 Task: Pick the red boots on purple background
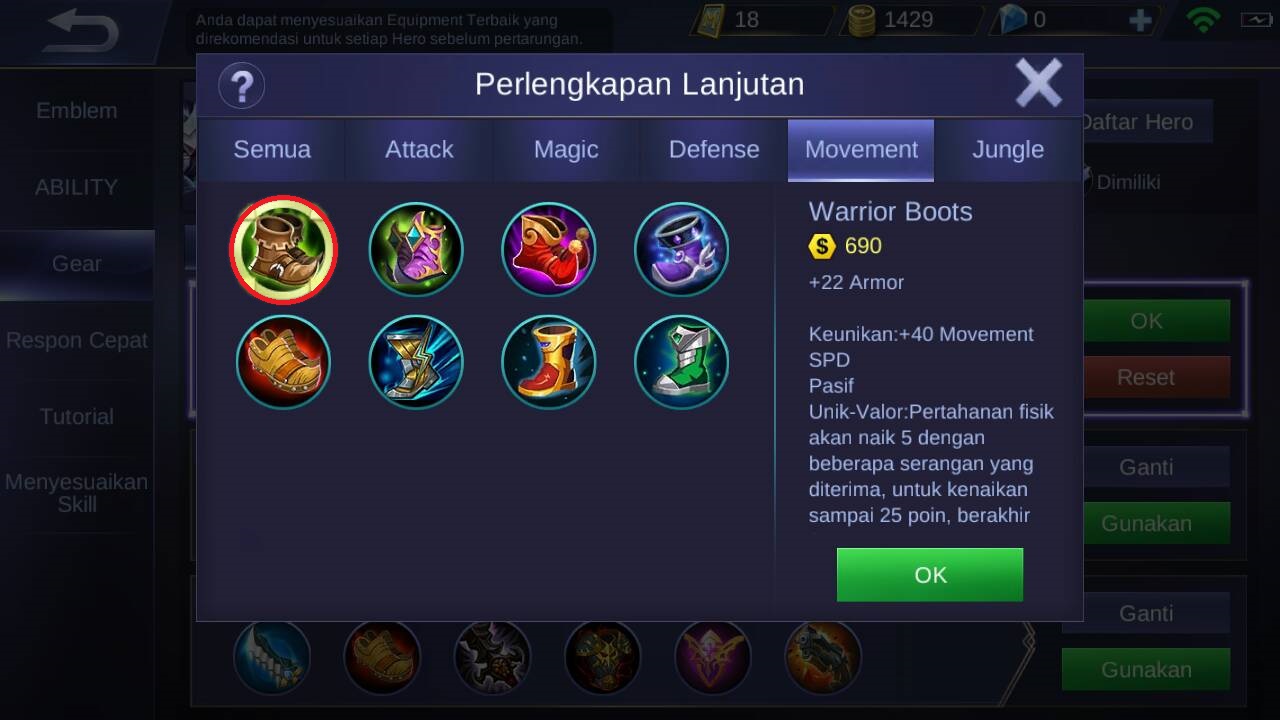(549, 249)
